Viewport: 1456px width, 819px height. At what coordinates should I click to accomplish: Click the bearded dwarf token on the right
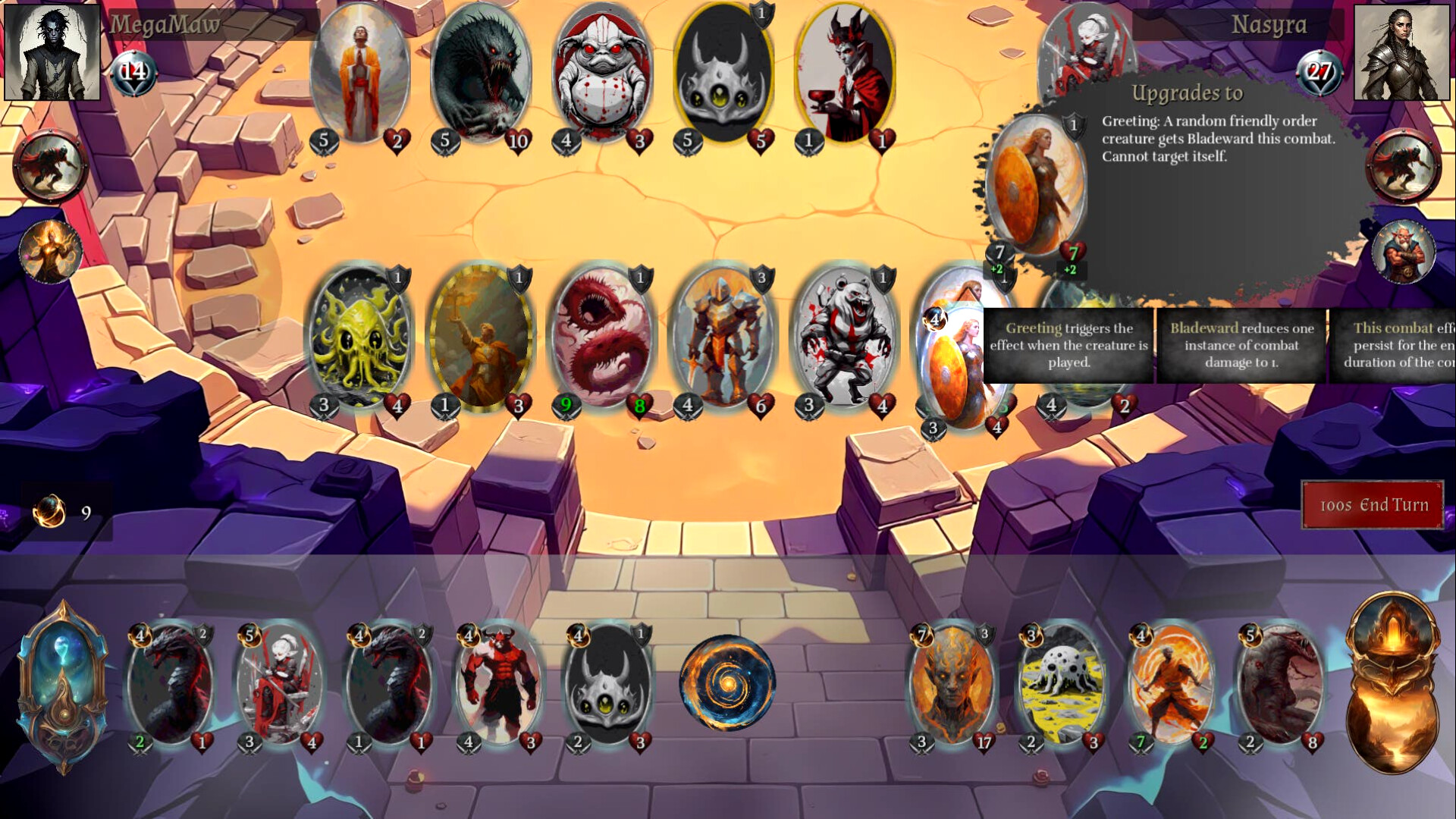pos(1404,250)
